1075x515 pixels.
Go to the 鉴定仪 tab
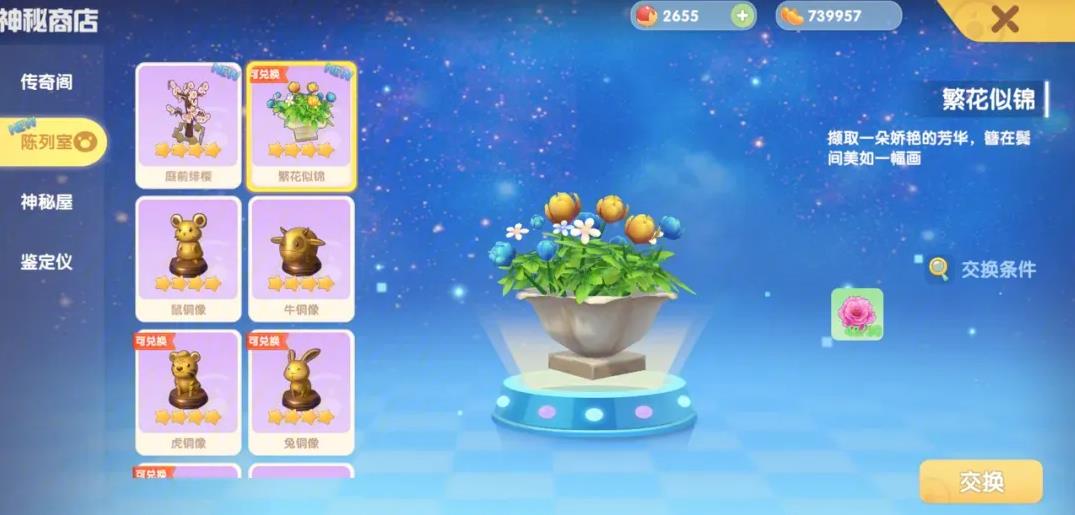click(x=47, y=262)
